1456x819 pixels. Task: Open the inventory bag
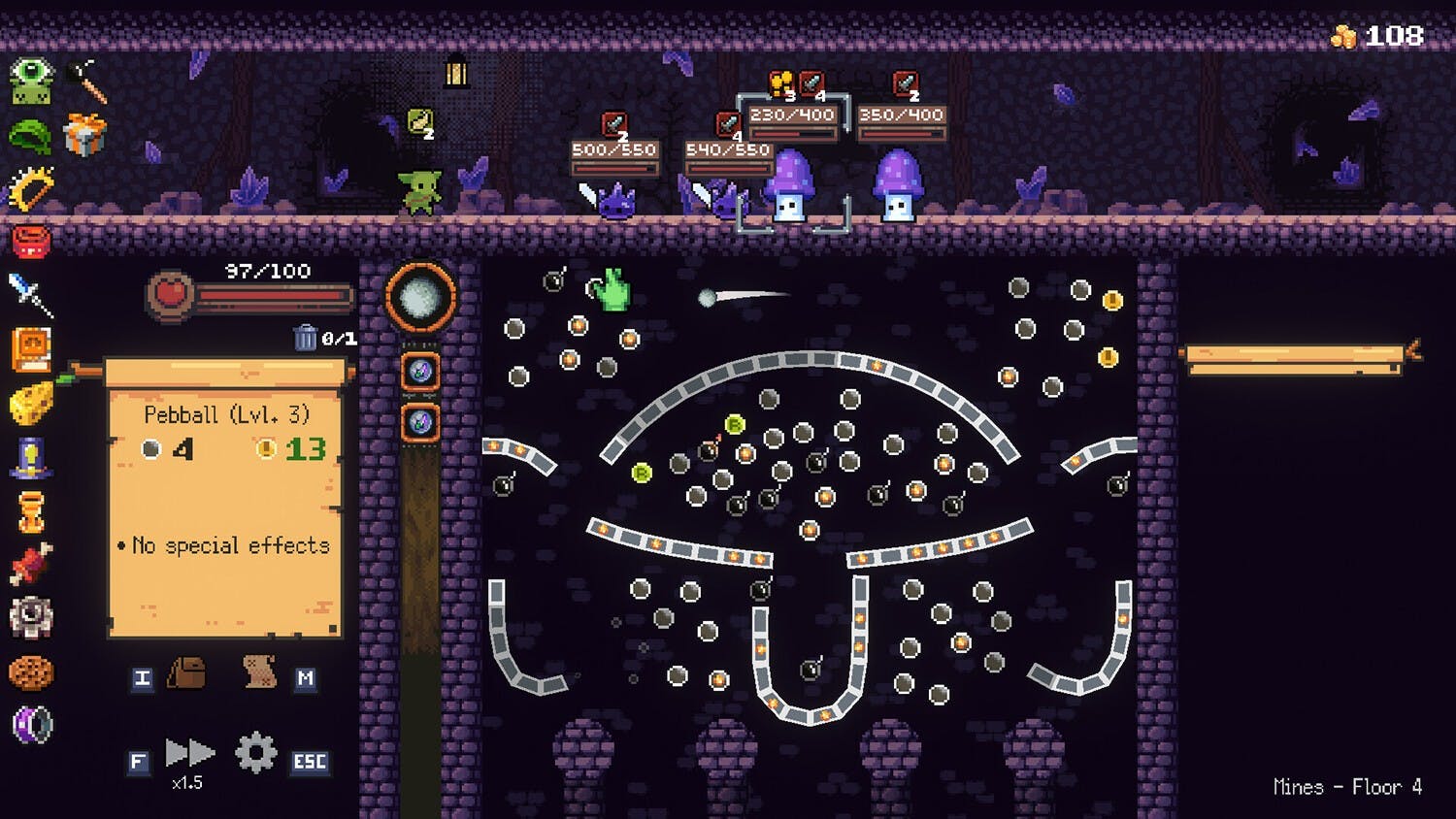click(186, 672)
